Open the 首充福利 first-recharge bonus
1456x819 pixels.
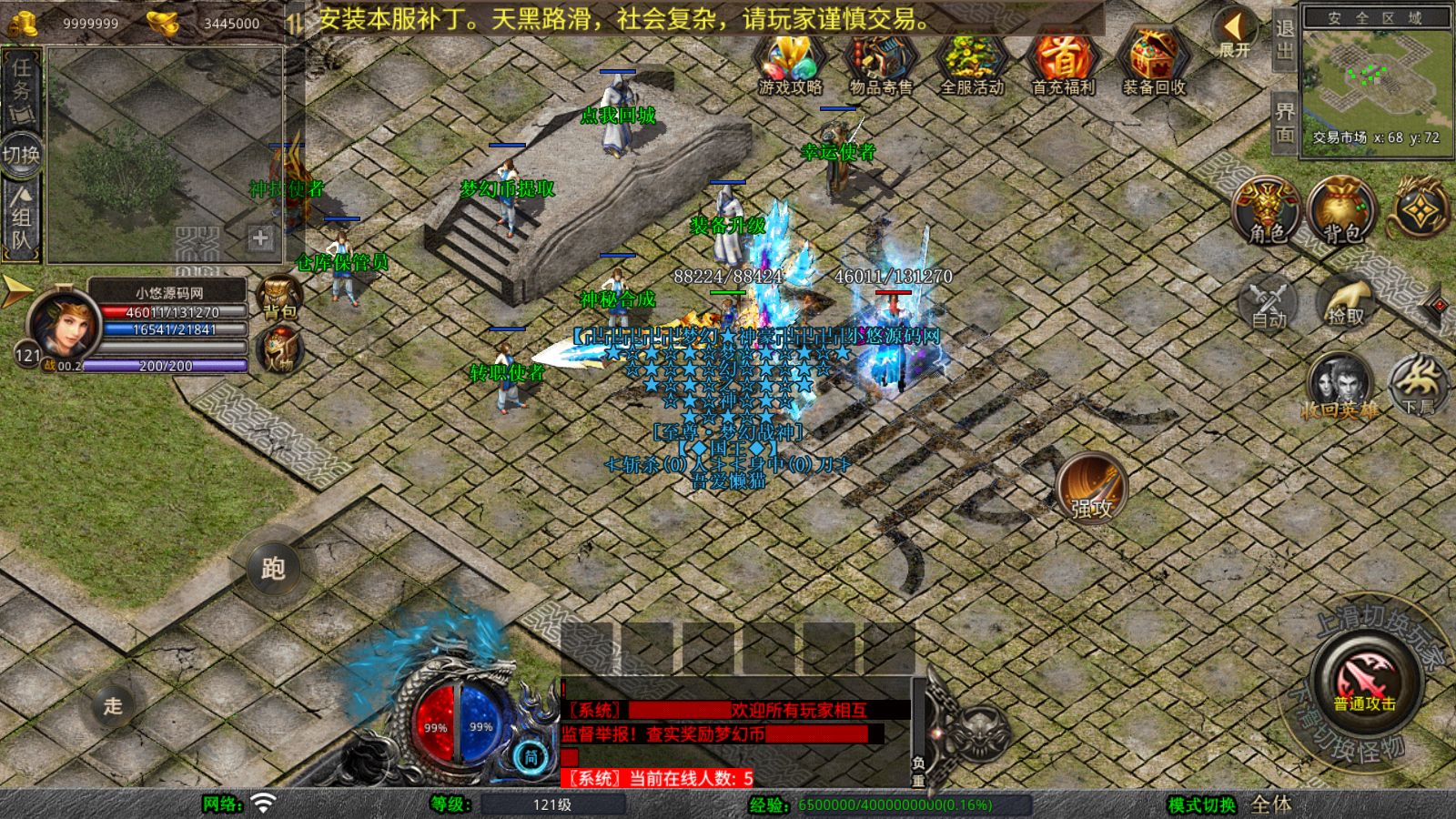1063,64
